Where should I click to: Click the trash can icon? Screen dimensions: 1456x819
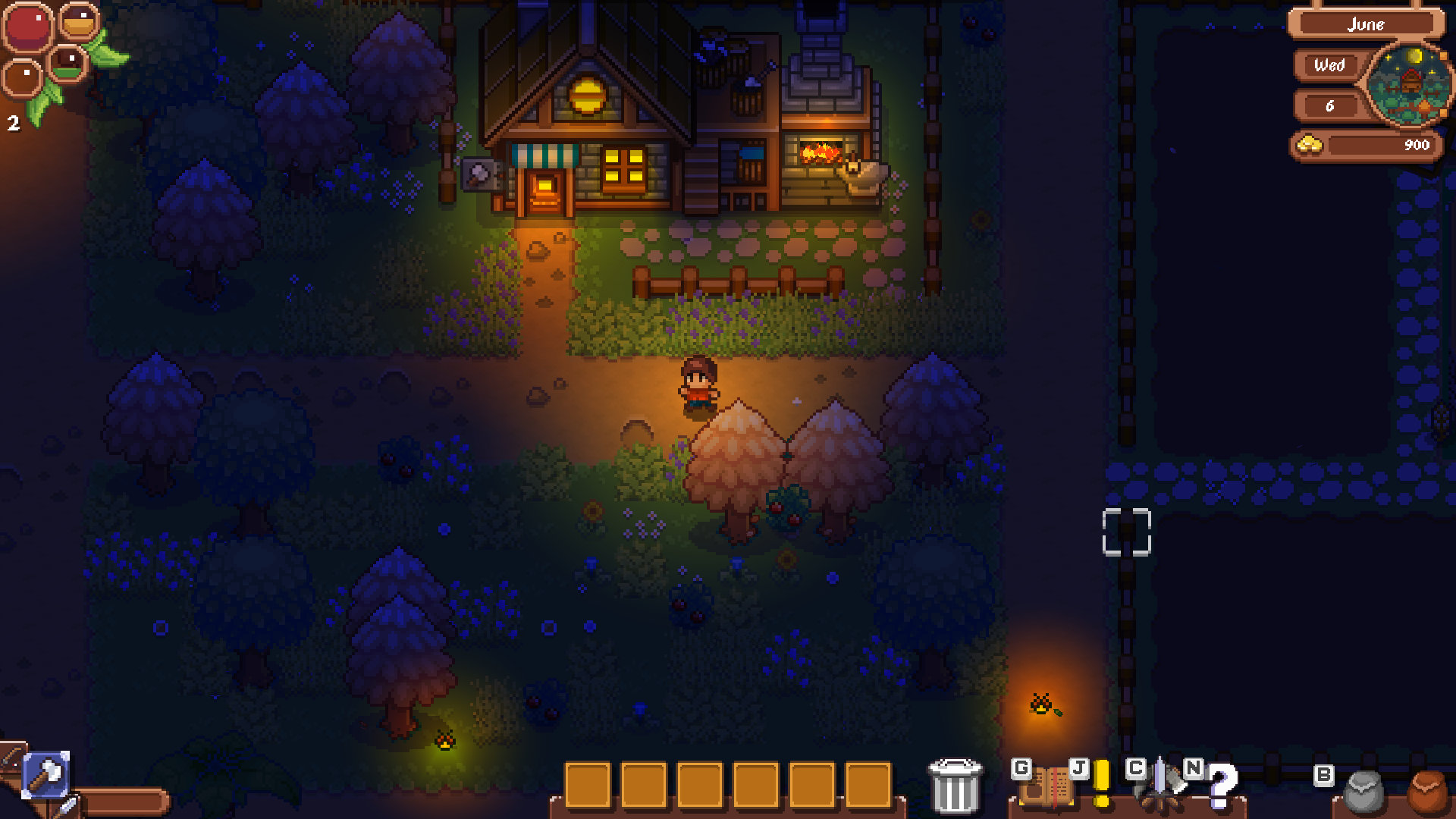(955, 786)
